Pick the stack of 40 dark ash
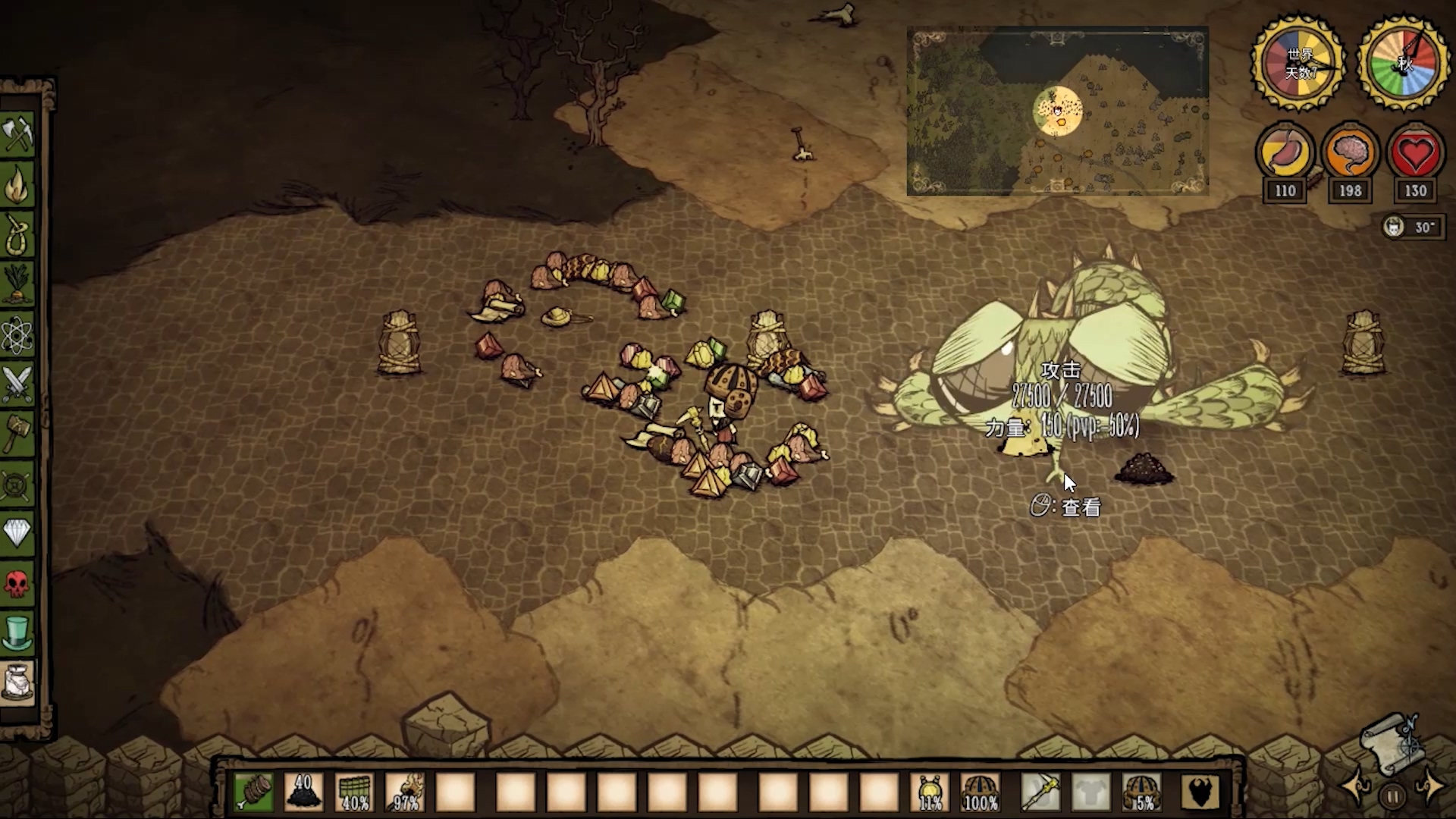Image resolution: width=1456 pixels, height=819 pixels. click(x=303, y=792)
